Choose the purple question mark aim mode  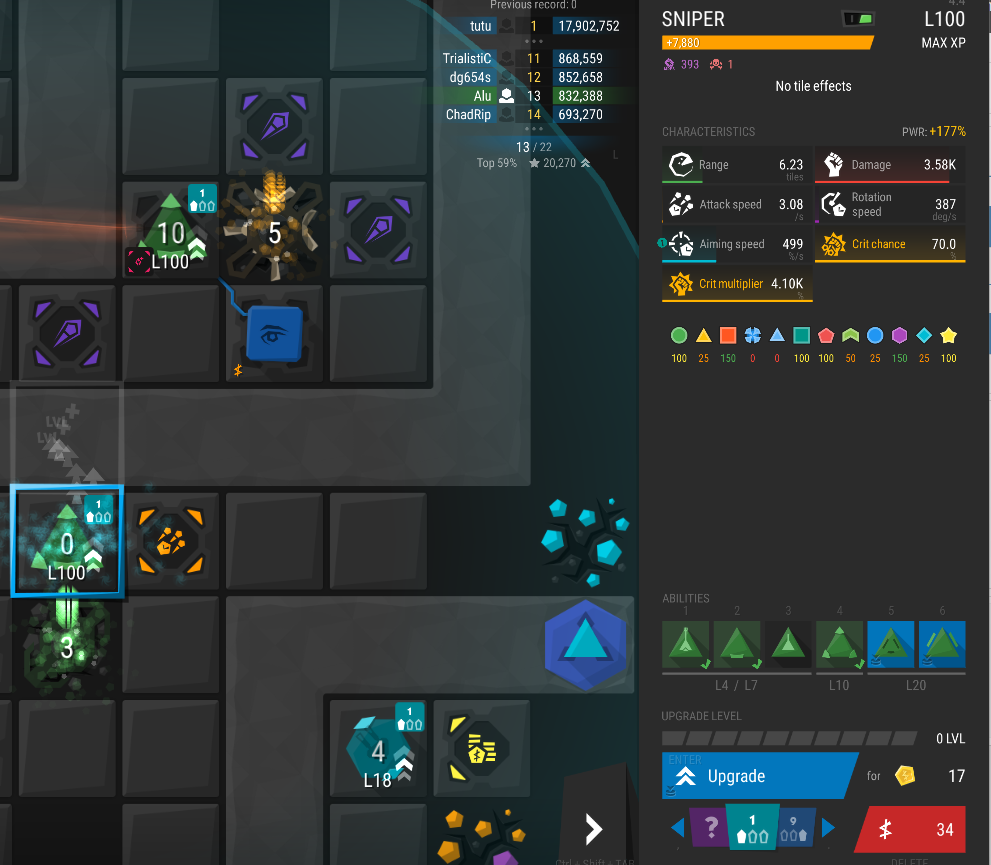(710, 828)
